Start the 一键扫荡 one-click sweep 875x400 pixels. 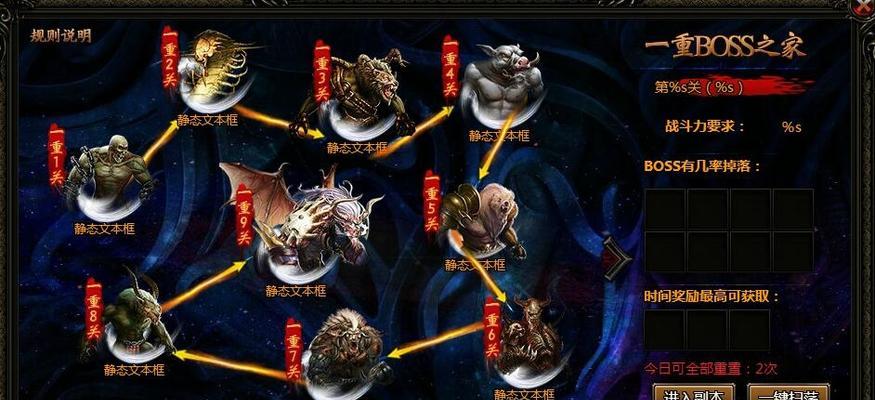point(789,391)
